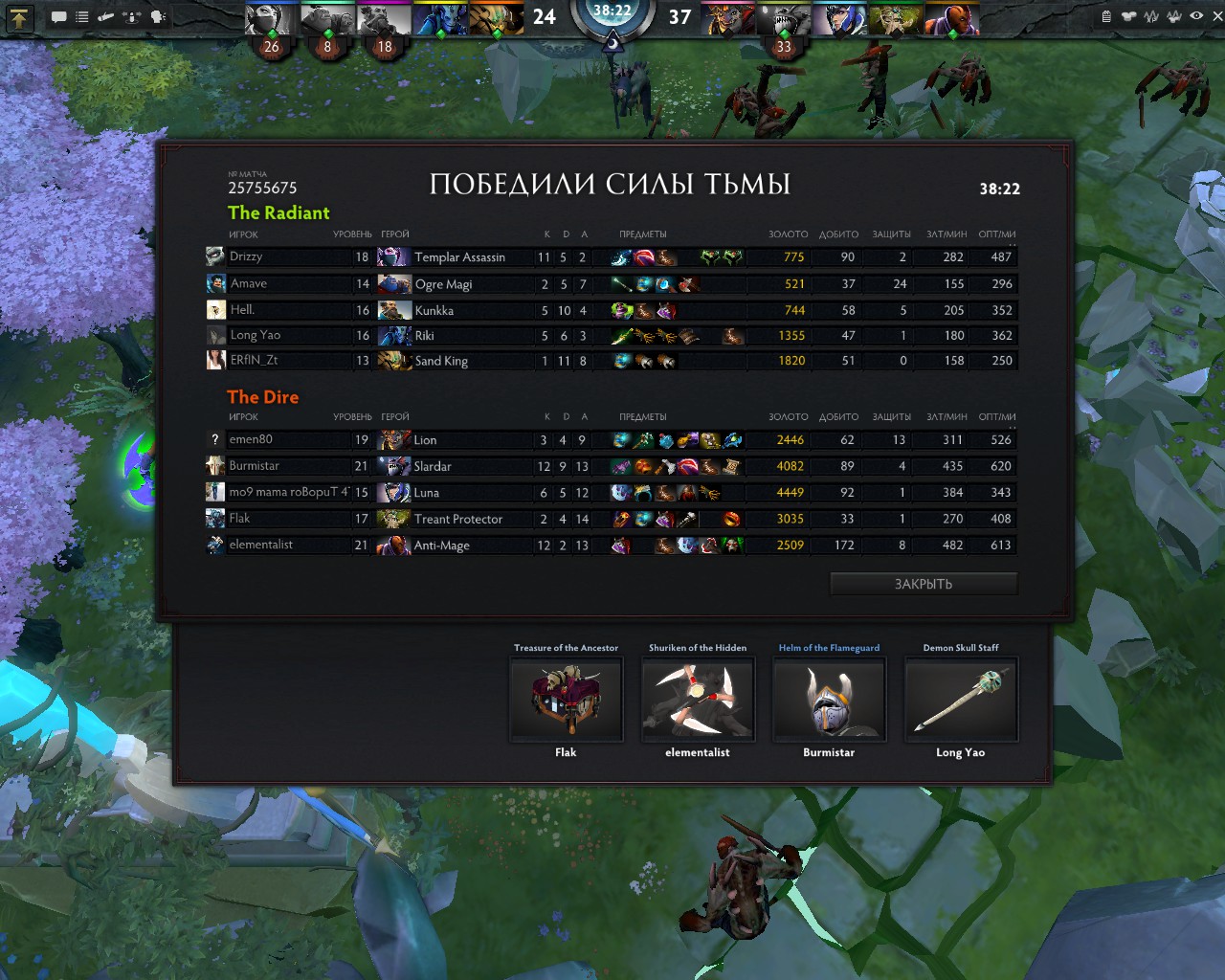Open the list icon in the top-left toolbar
The height and width of the screenshot is (980, 1225).
(82, 17)
